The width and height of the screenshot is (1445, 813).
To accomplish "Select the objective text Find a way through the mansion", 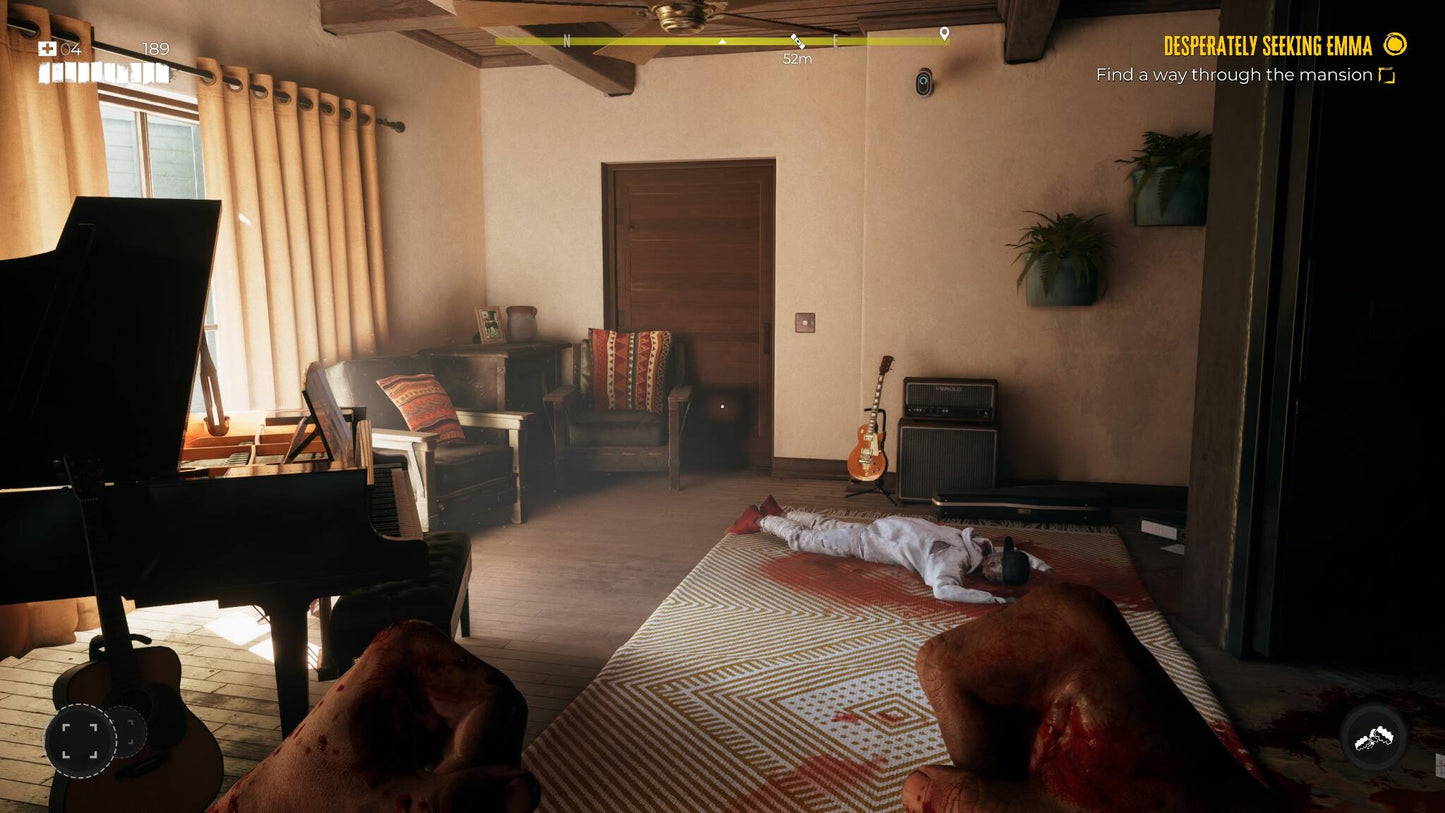I will coord(1233,74).
